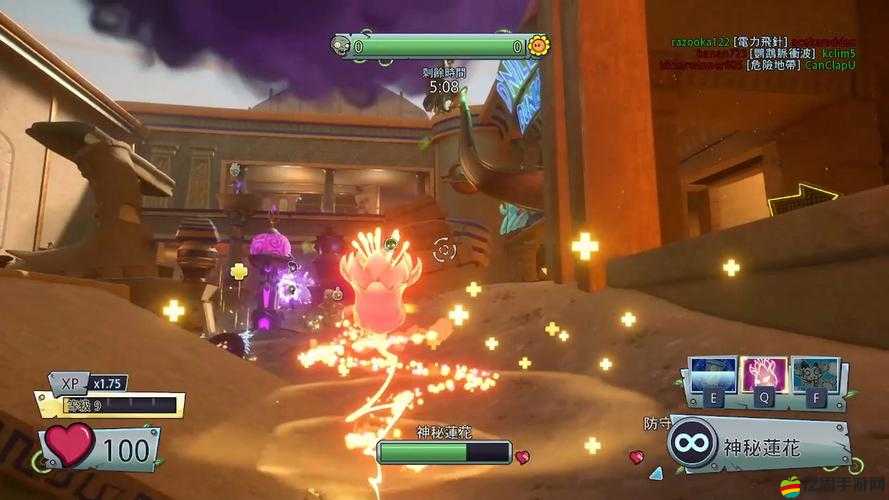
Task: Use the goat transformation ability icon
Action: pos(813,377)
